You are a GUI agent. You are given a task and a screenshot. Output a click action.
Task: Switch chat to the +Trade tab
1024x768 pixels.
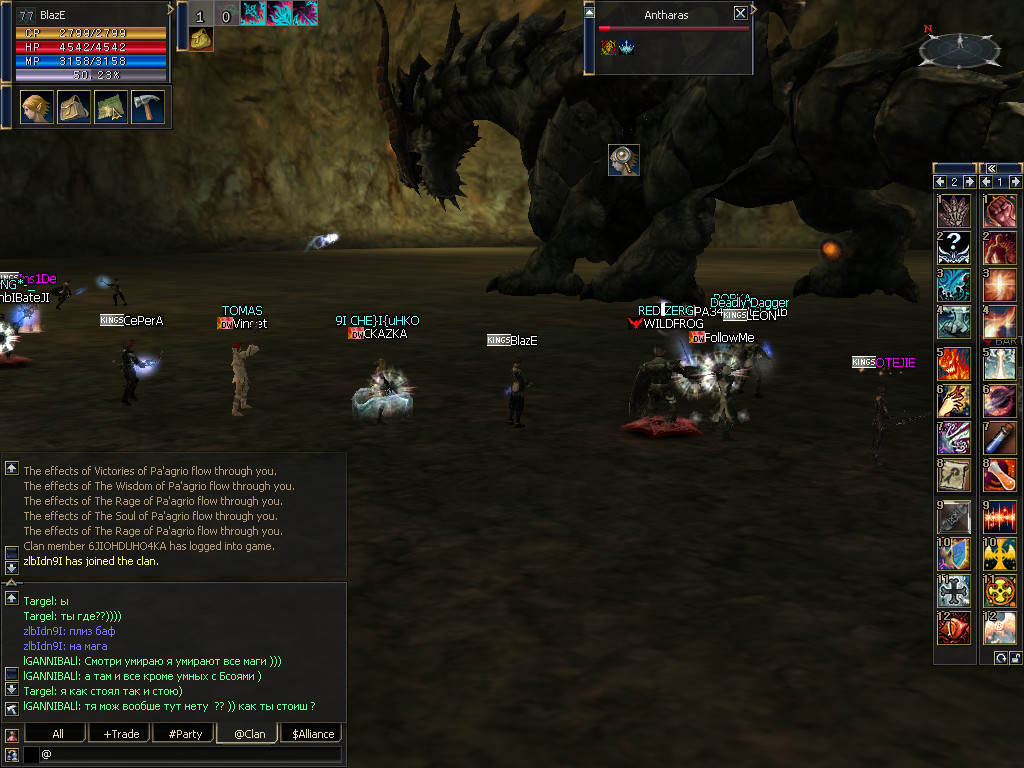tap(120, 733)
